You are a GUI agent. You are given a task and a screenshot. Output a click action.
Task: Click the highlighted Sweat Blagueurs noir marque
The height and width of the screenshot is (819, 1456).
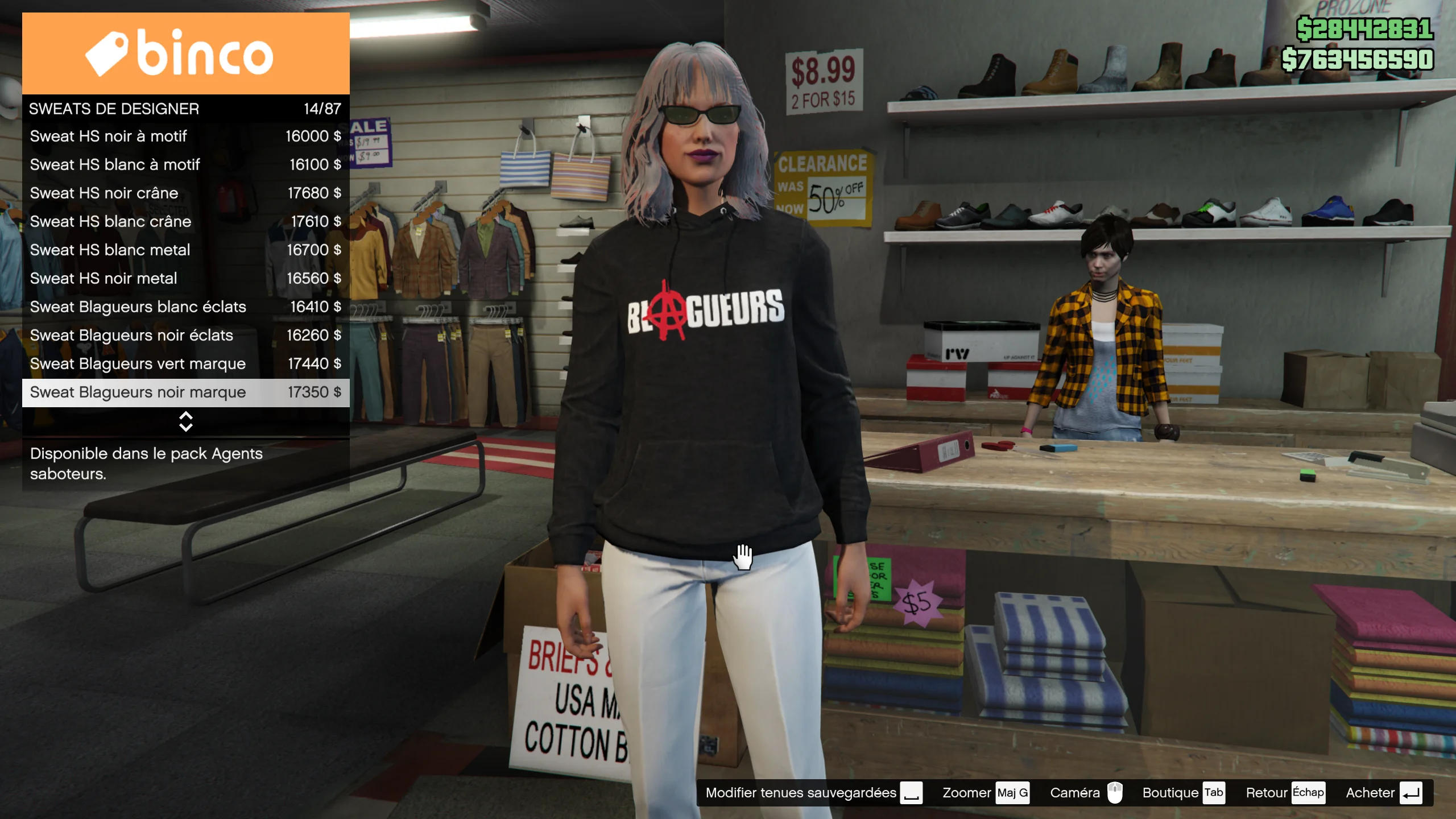pos(185,392)
